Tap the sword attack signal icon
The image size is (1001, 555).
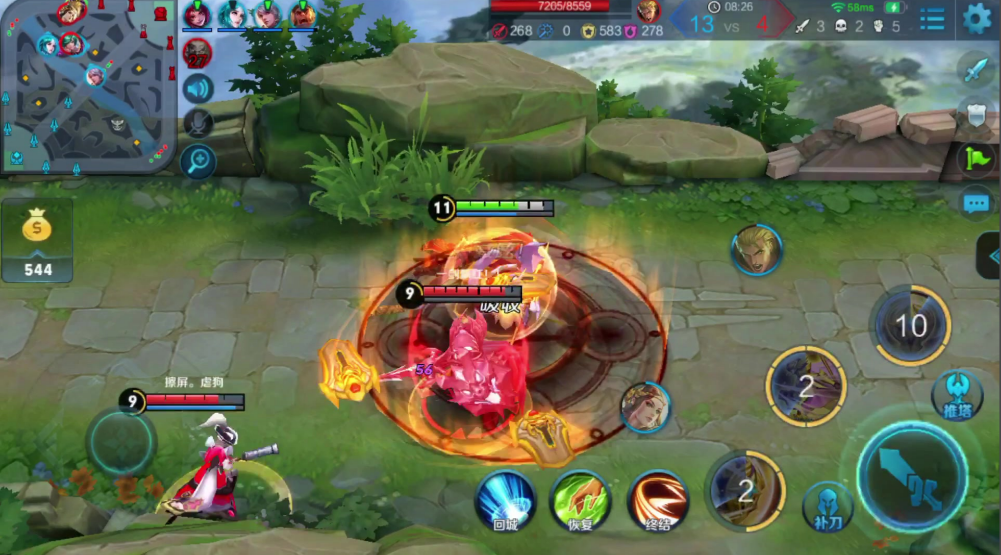click(x=976, y=69)
